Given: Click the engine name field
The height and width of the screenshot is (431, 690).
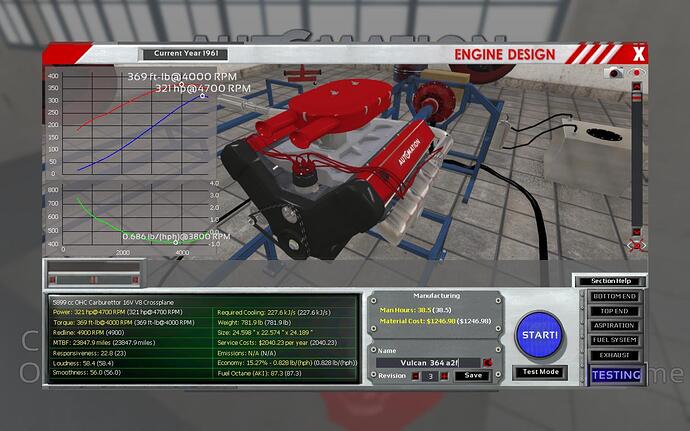Looking at the screenshot, I should point(428,362).
